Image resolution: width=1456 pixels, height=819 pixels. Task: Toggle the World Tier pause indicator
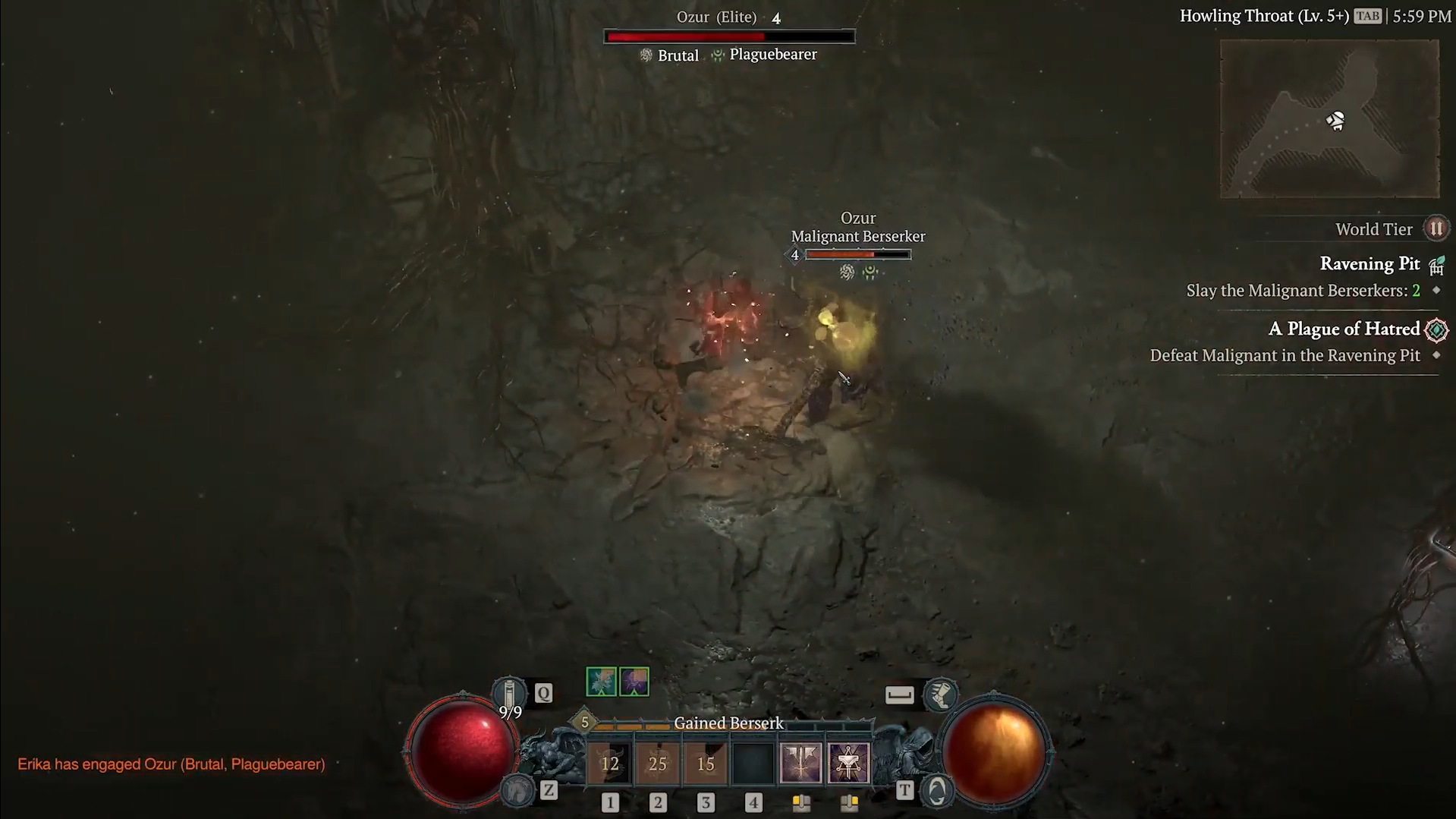click(1436, 228)
